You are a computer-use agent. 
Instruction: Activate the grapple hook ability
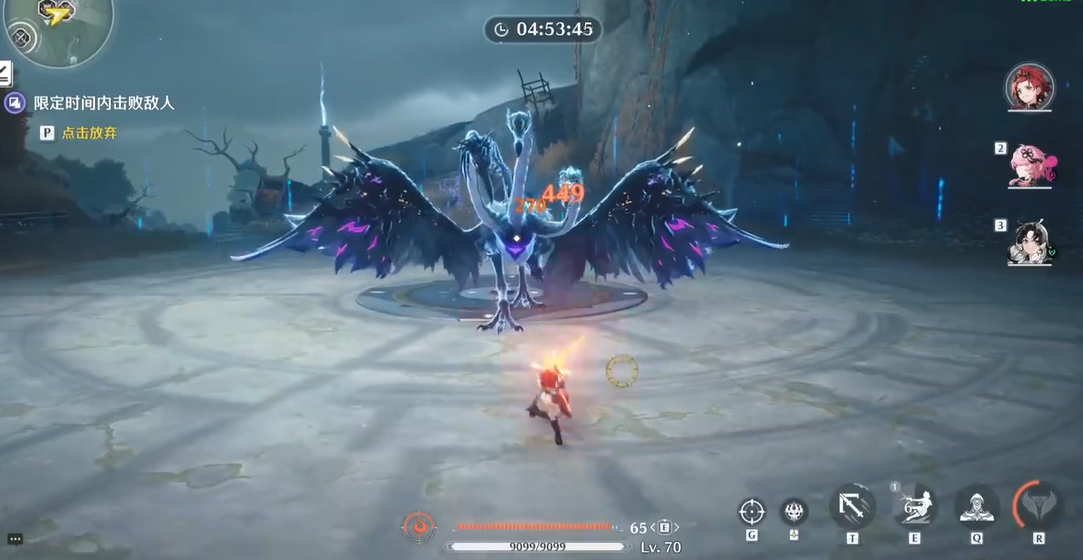pos(852,507)
